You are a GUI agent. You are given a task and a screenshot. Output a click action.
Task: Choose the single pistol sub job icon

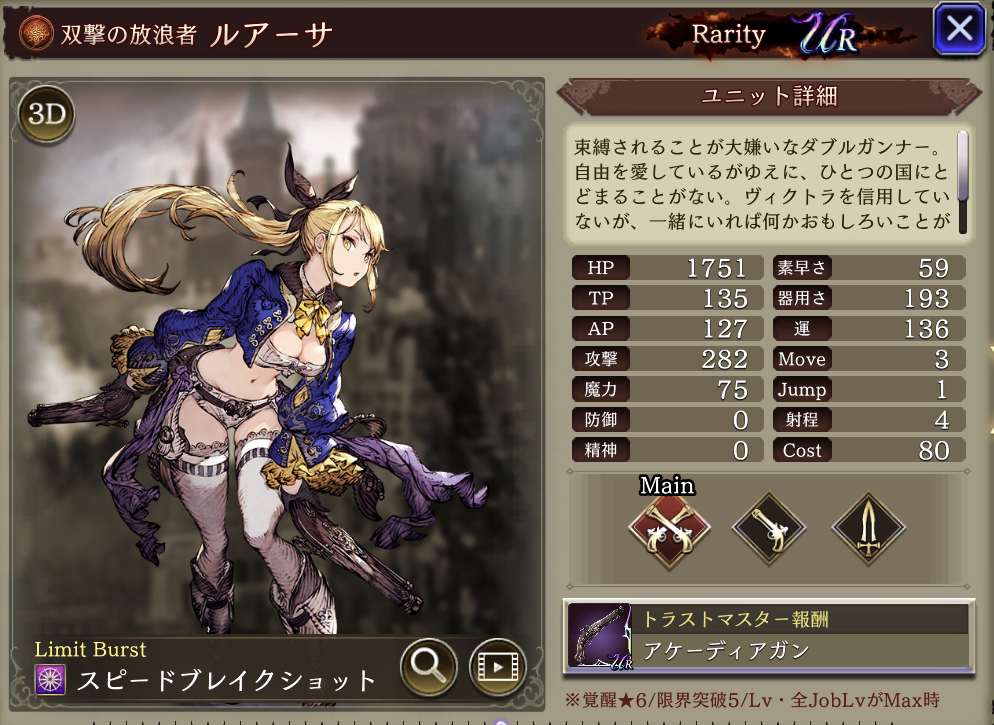[768, 530]
